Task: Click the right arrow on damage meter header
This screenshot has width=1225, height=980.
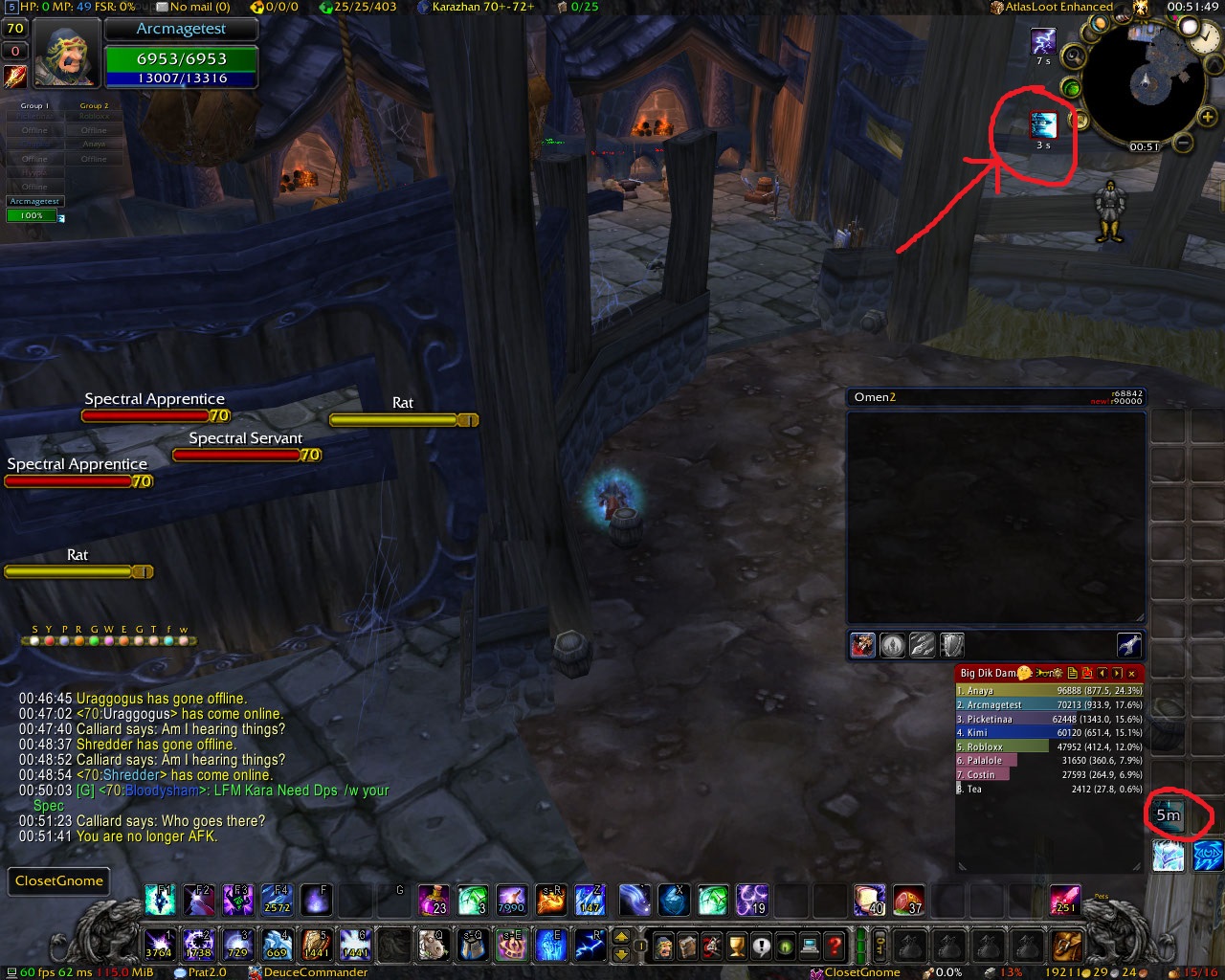Action: 1116,674
